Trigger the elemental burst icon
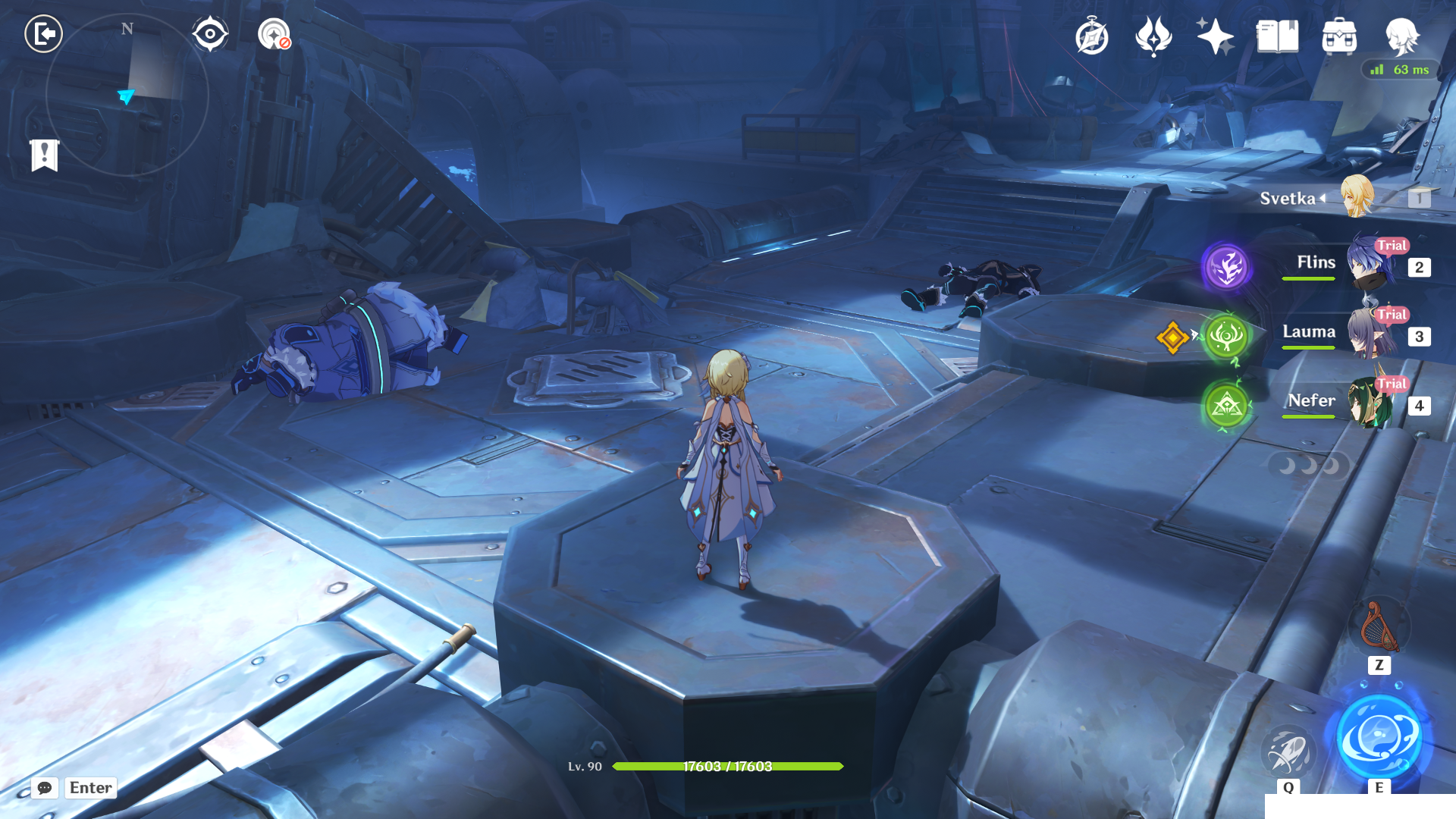 click(1288, 752)
